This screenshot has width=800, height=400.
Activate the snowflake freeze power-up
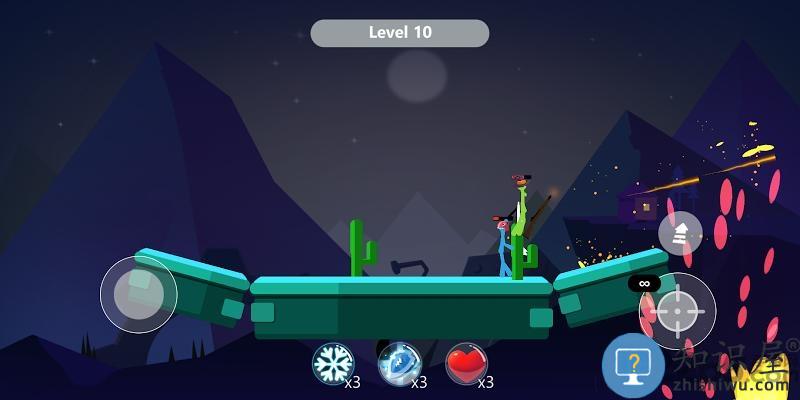click(x=333, y=363)
